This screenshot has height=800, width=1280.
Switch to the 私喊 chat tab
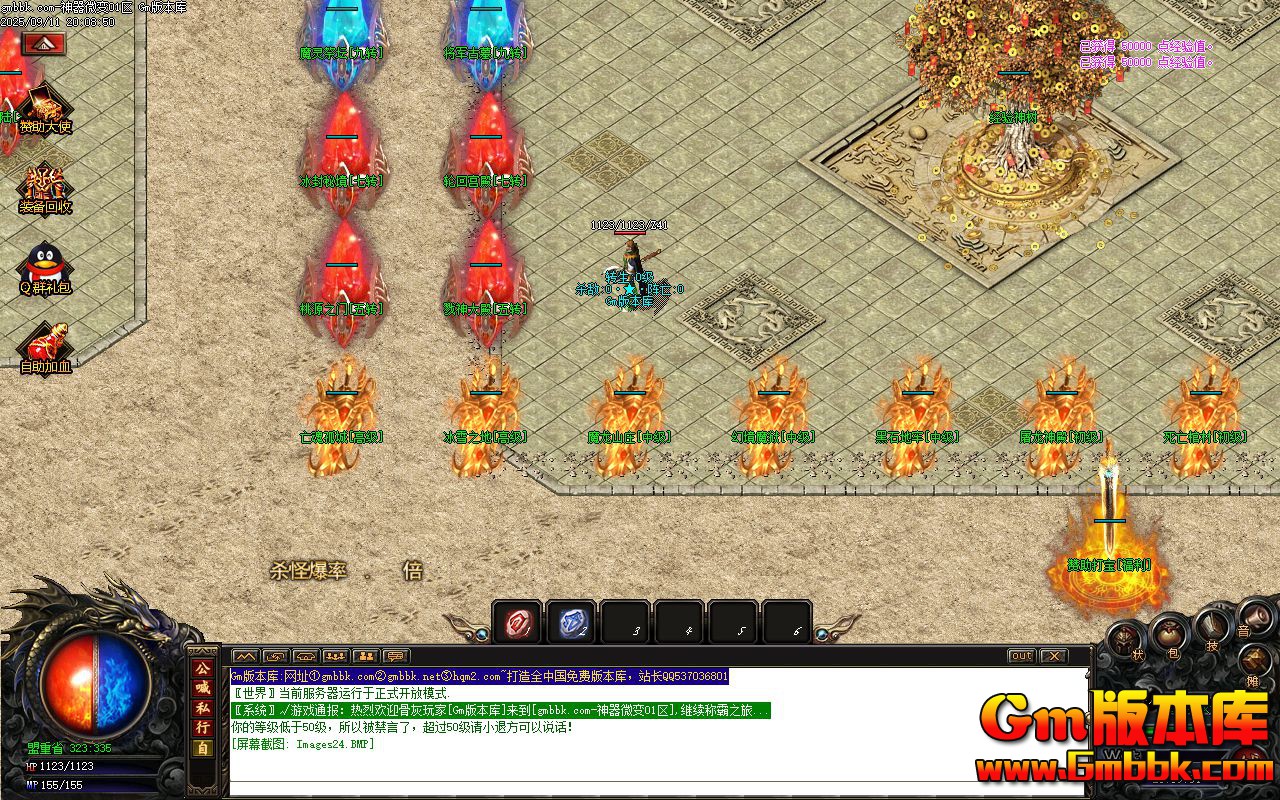click(x=204, y=710)
